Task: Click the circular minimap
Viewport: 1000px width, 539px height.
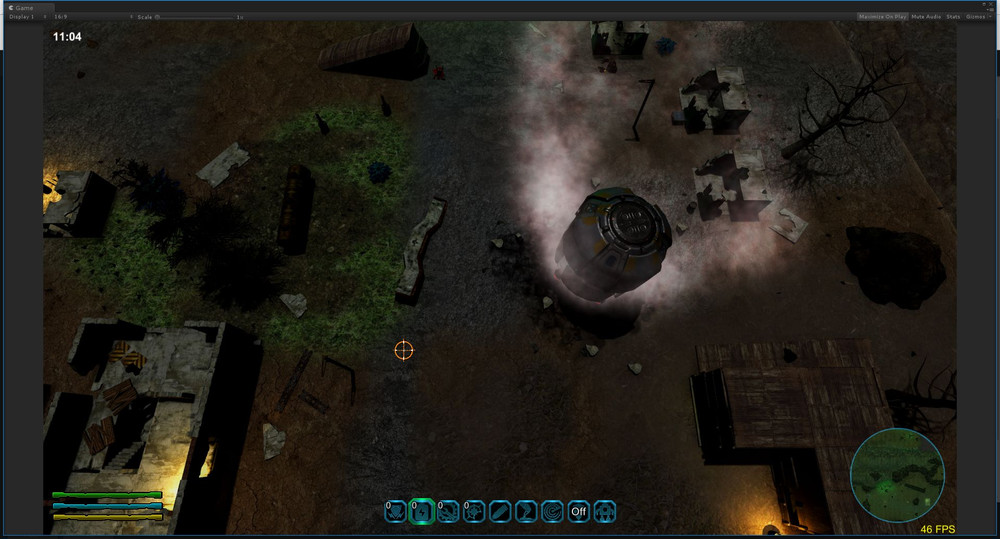Action: pyautogui.click(x=897, y=475)
